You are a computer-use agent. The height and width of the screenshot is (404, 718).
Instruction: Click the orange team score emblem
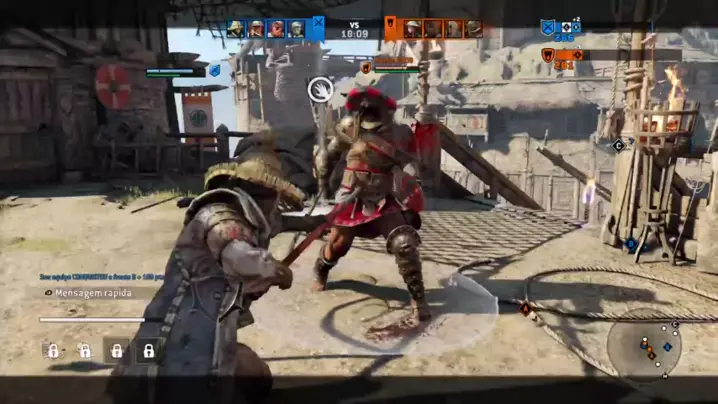click(x=548, y=55)
